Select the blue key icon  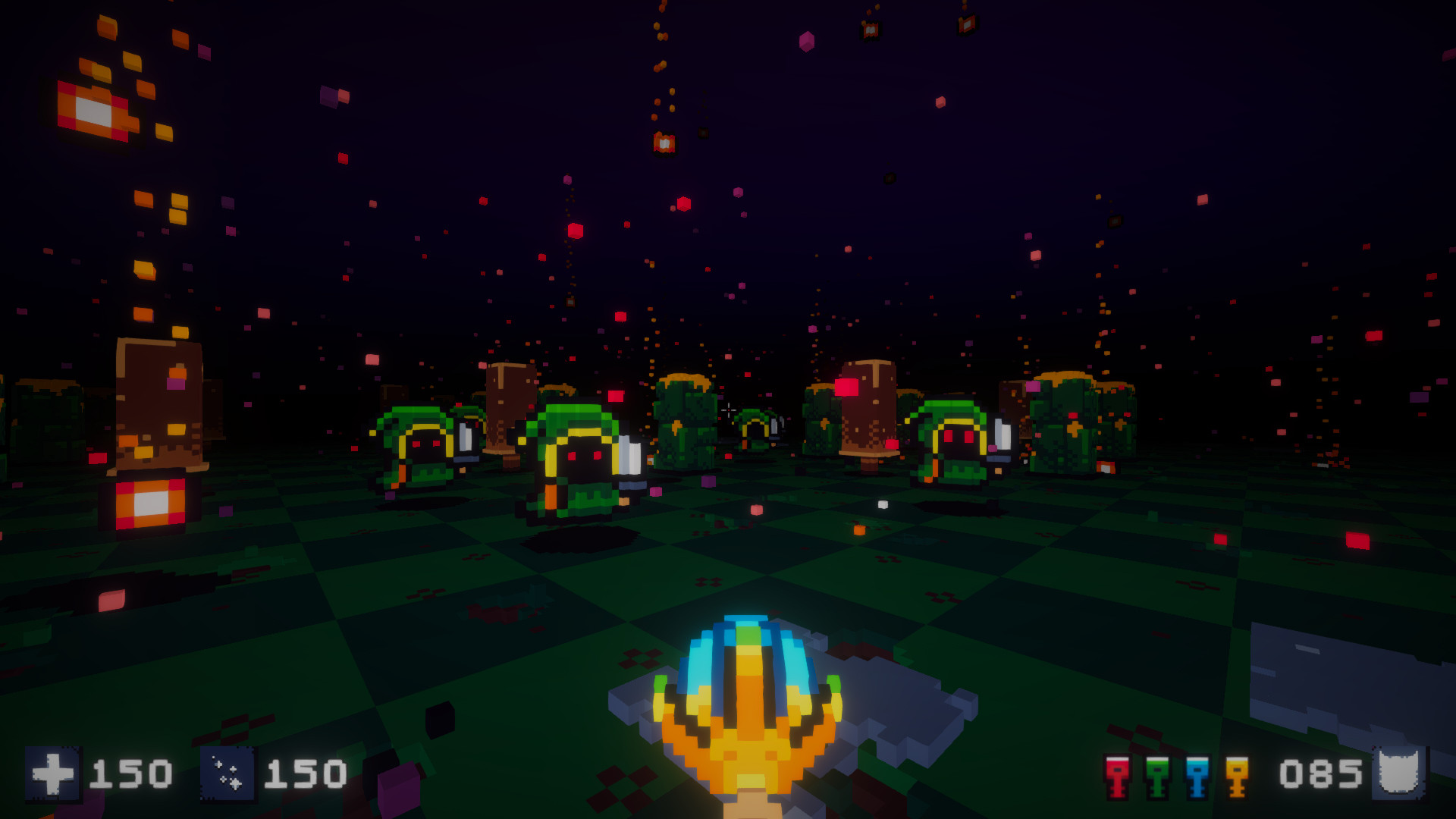(x=1197, y=777)
